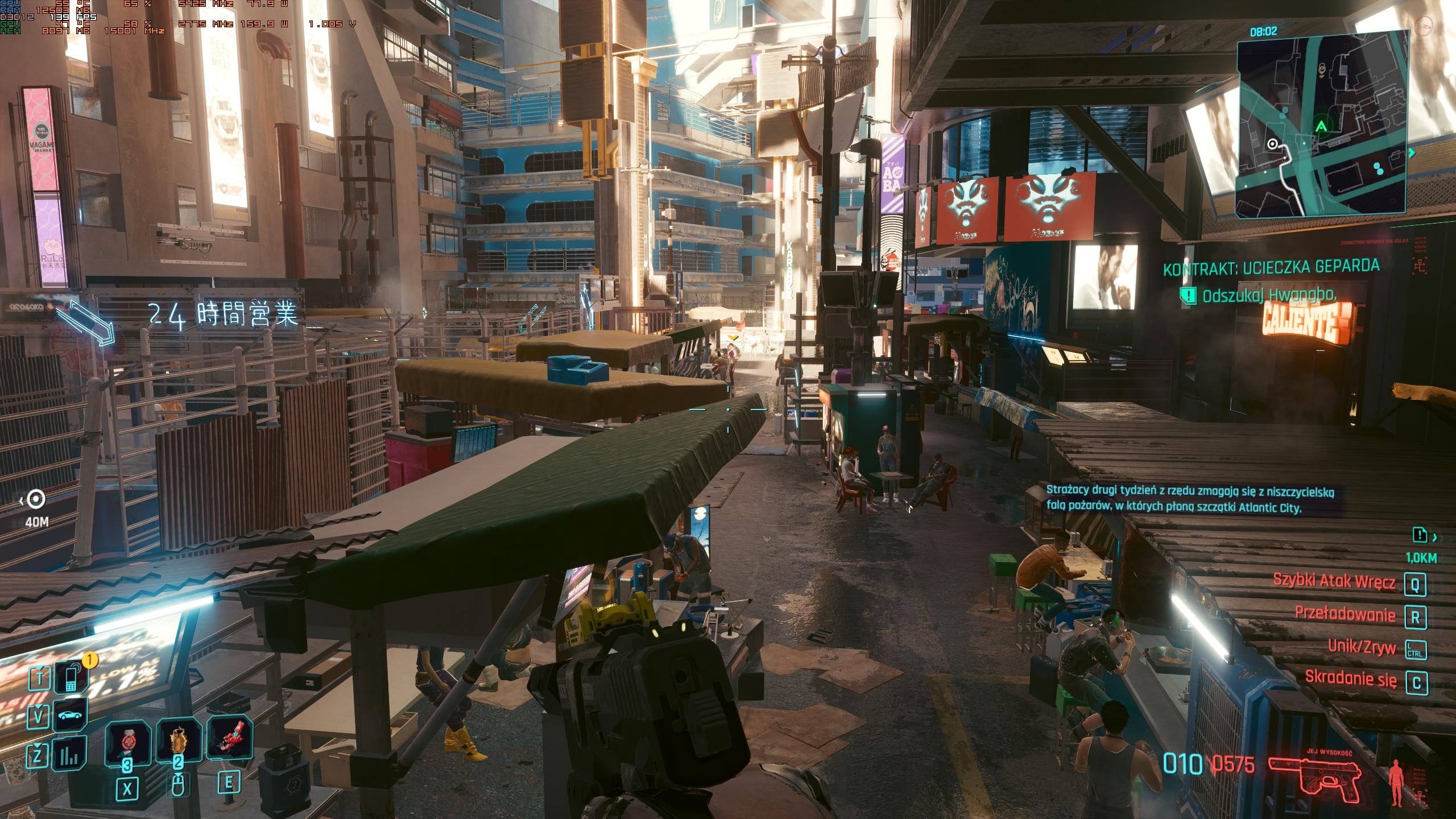The width and height of the screenshot is (1456, 819).
Task: Activate the red cyberware arm slot
Action: click(x=229, y=738)
